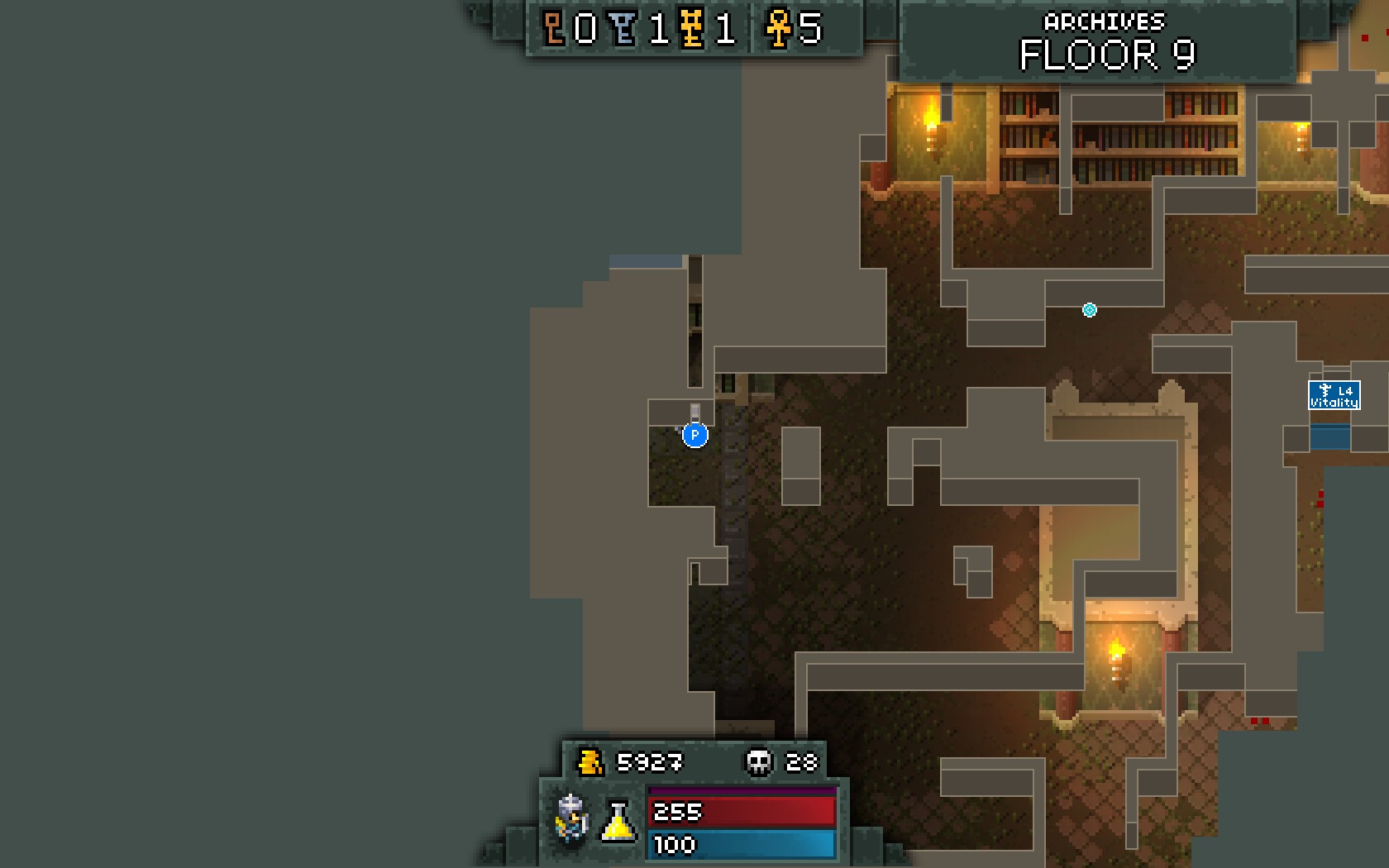Click the blue player marker on the map
Screen dimensions: 1389x868
coord(694,435)
